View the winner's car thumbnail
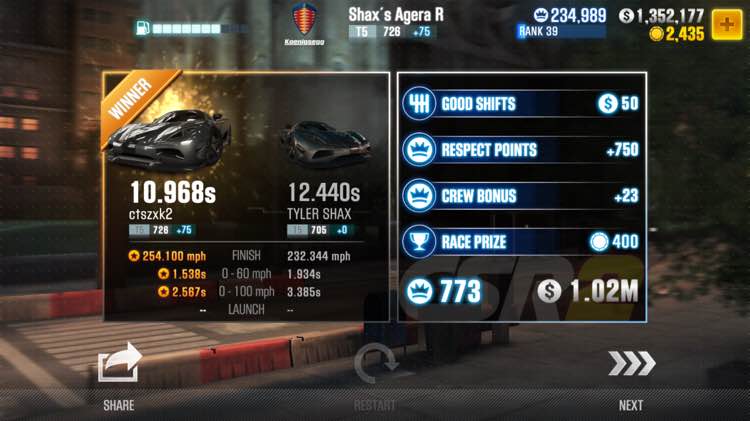The height and width of the screenshot is (421, 750). pos(171,138)
